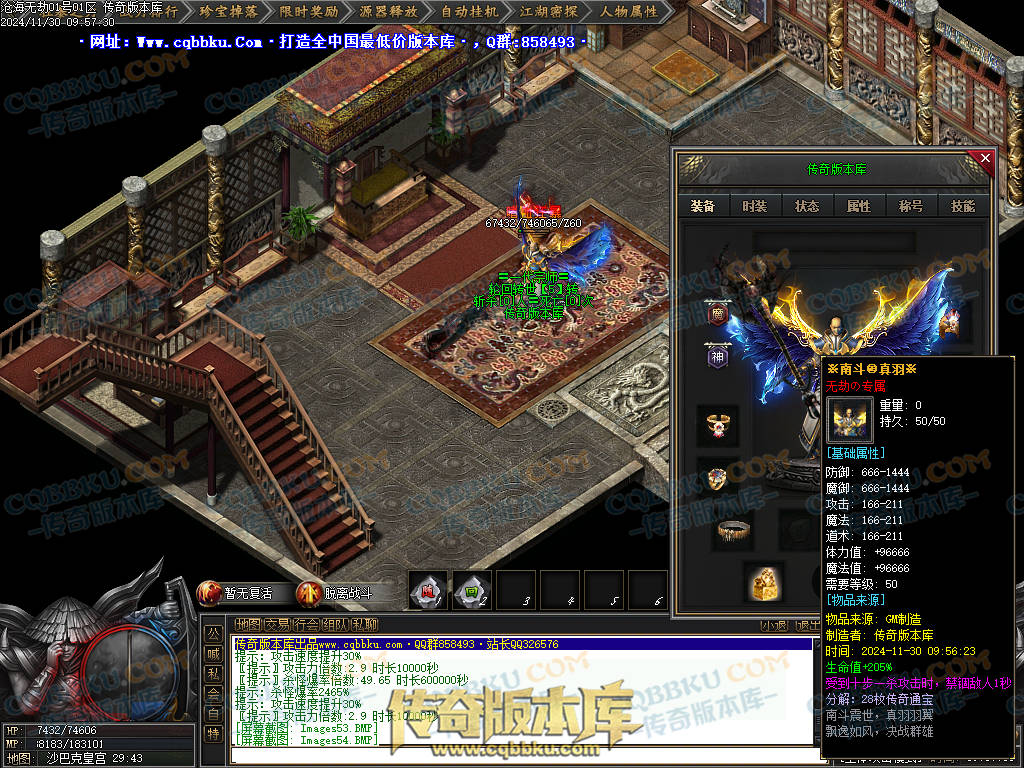Image resolution: width=1024 pixels, height=768 pixels.
Task: Open the 珍宝掉落 treasure drop menu
Action: [229, 12]
